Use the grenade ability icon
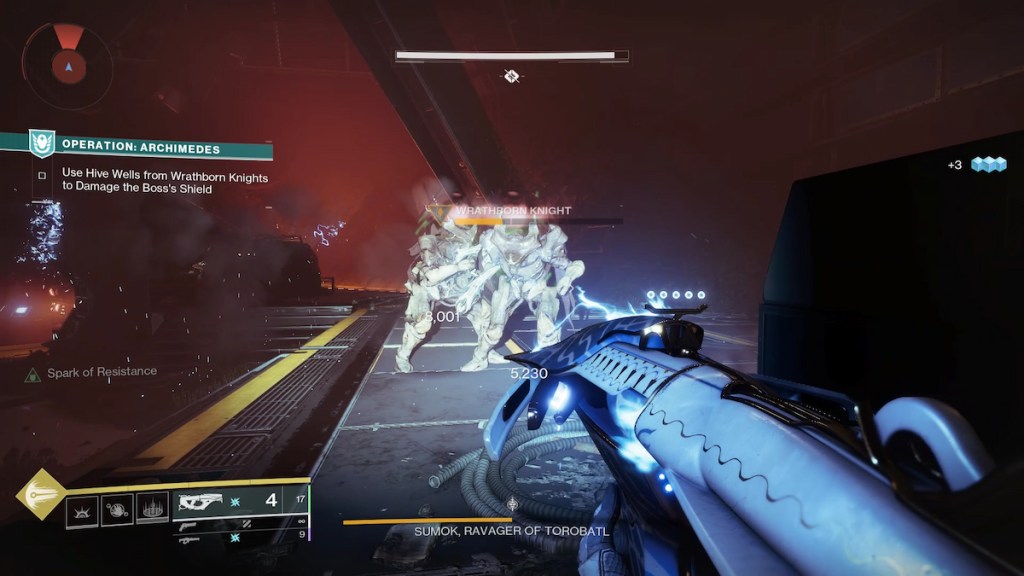The image size is (1024, 576). (81, 511)
